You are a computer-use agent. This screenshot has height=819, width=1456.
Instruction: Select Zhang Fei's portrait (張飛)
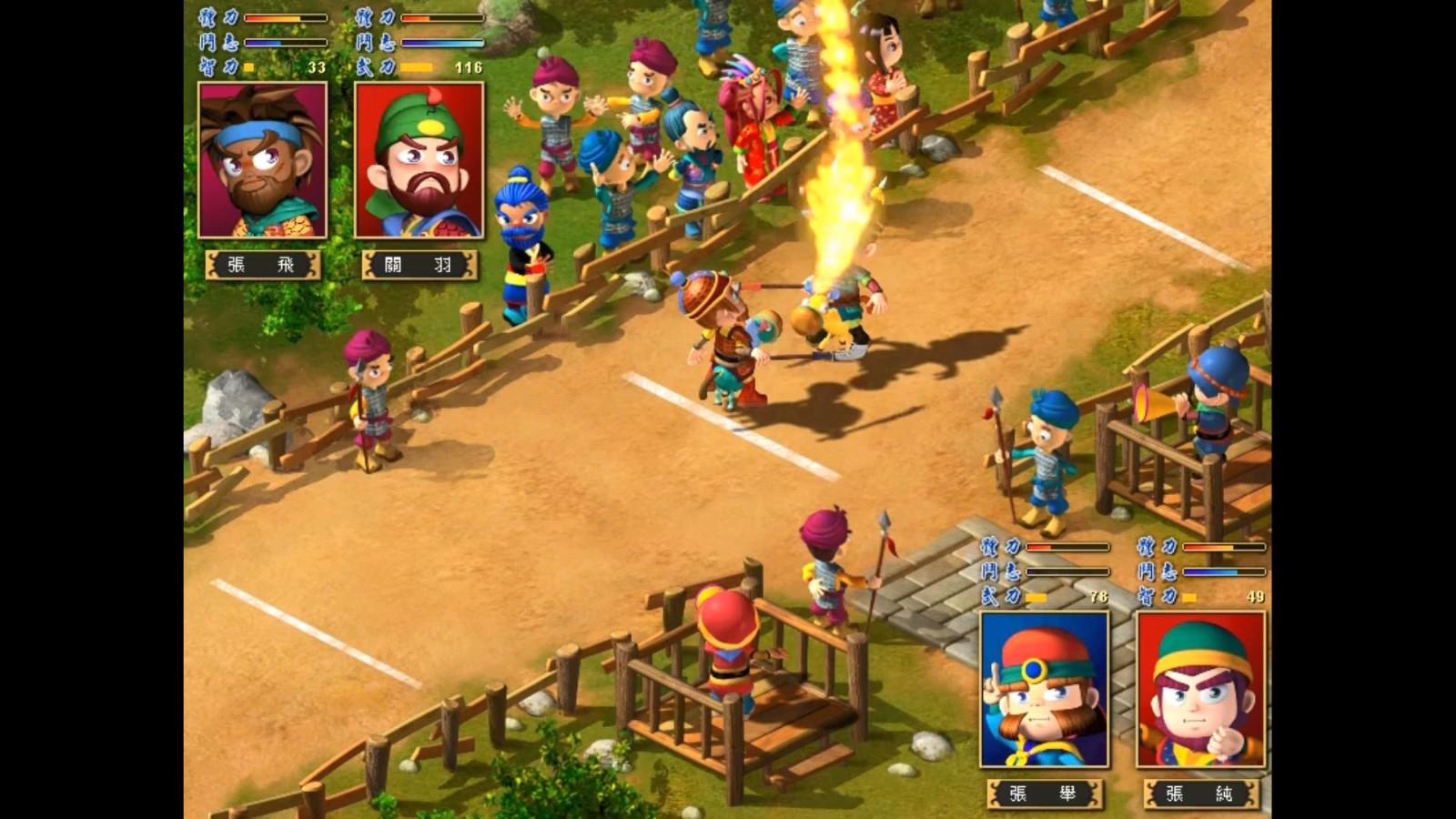(262, 160)
